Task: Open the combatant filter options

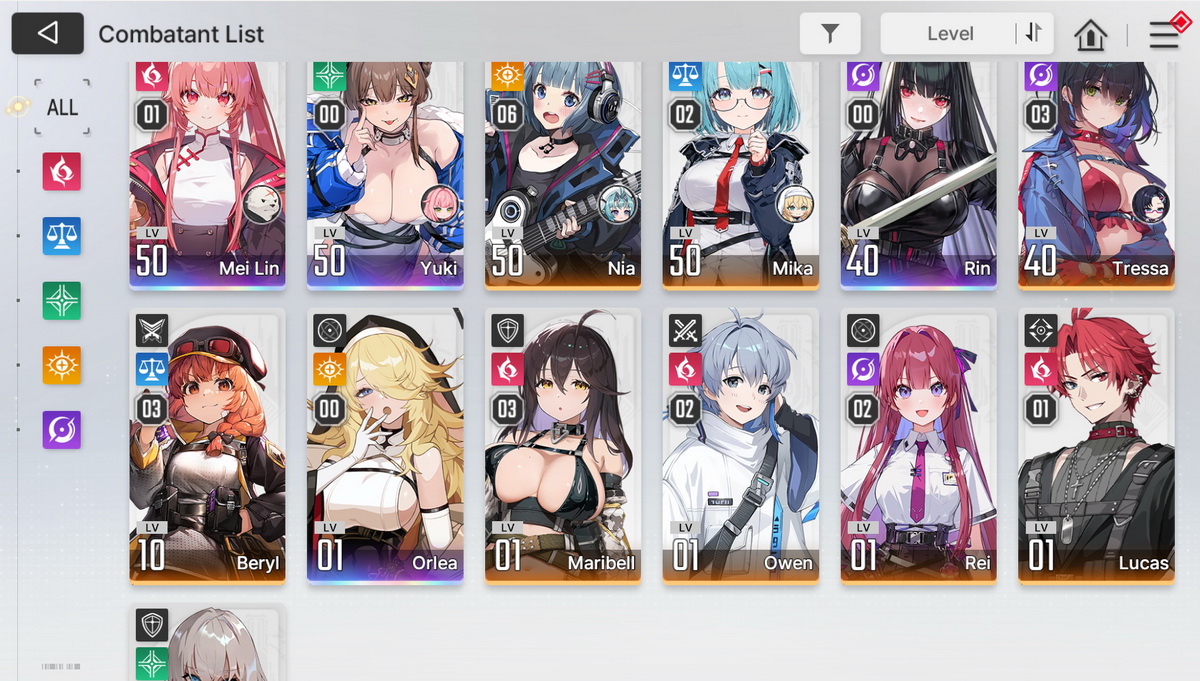Action: point(830,34)
